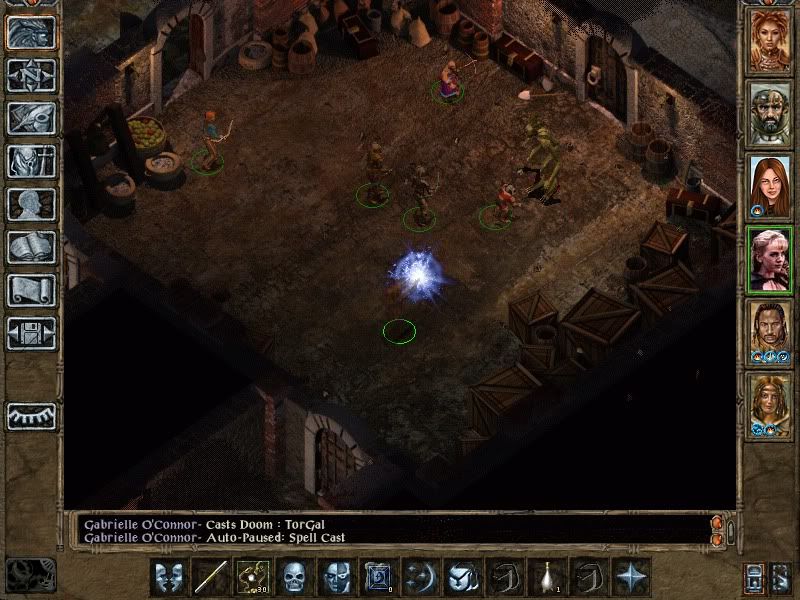The height and width of the screenshot is (600, 800).
Task: Return to game using the top sidebar button
Action: click(x=31, y=32)
